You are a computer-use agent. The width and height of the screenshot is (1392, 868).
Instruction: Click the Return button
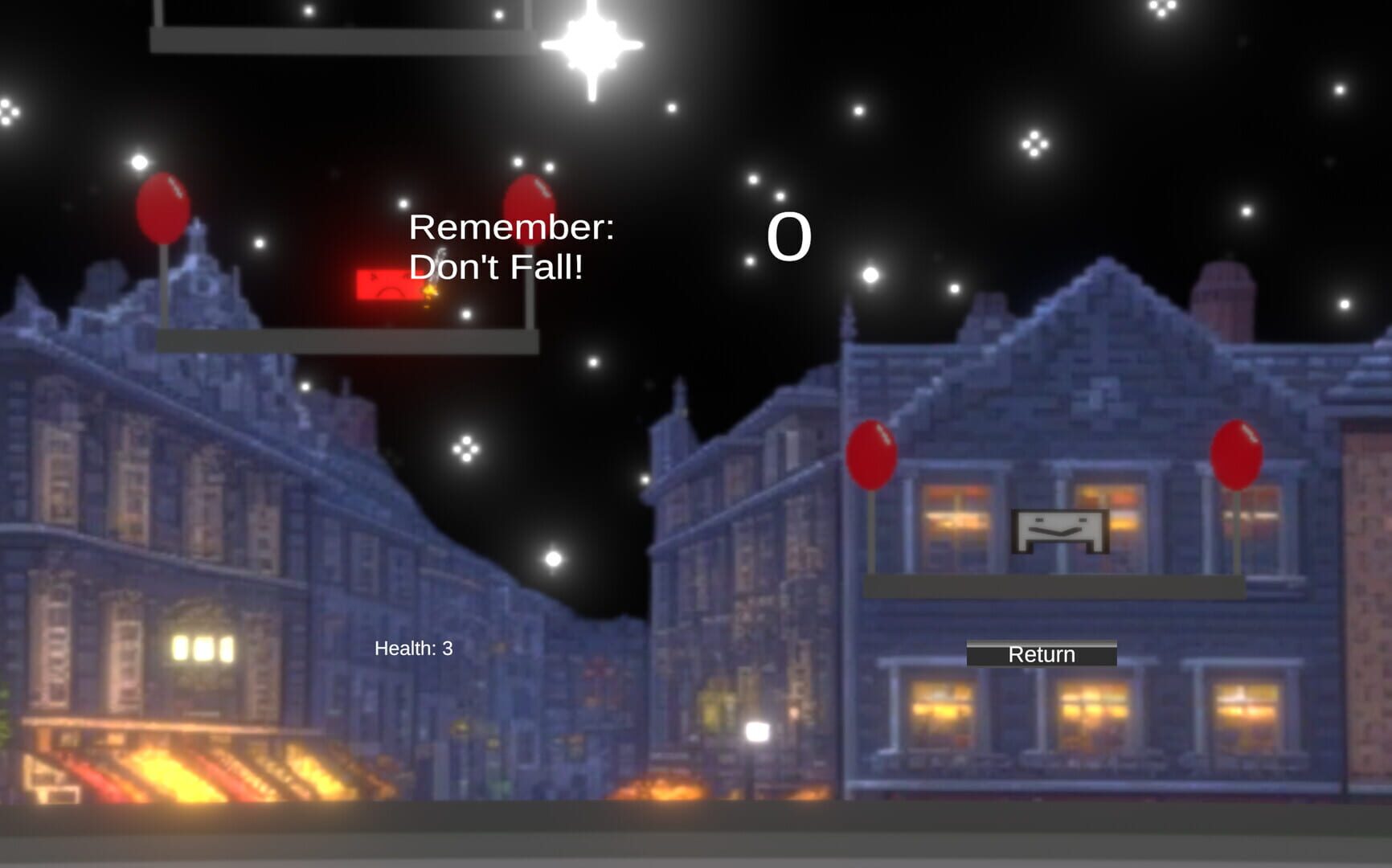point(1042,655)
